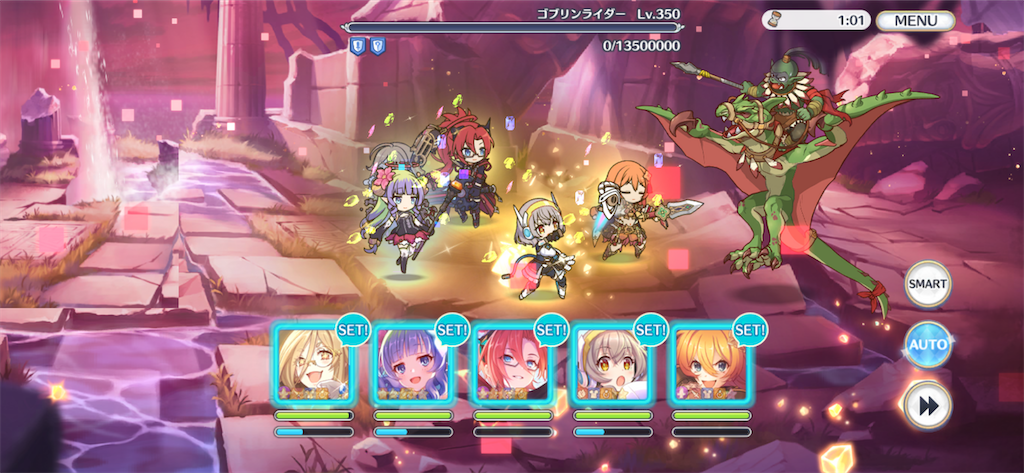The height and width of the screenshot is (473, 1024).
Task: Choose the red-haired character skill card
Action: (512, 364)
